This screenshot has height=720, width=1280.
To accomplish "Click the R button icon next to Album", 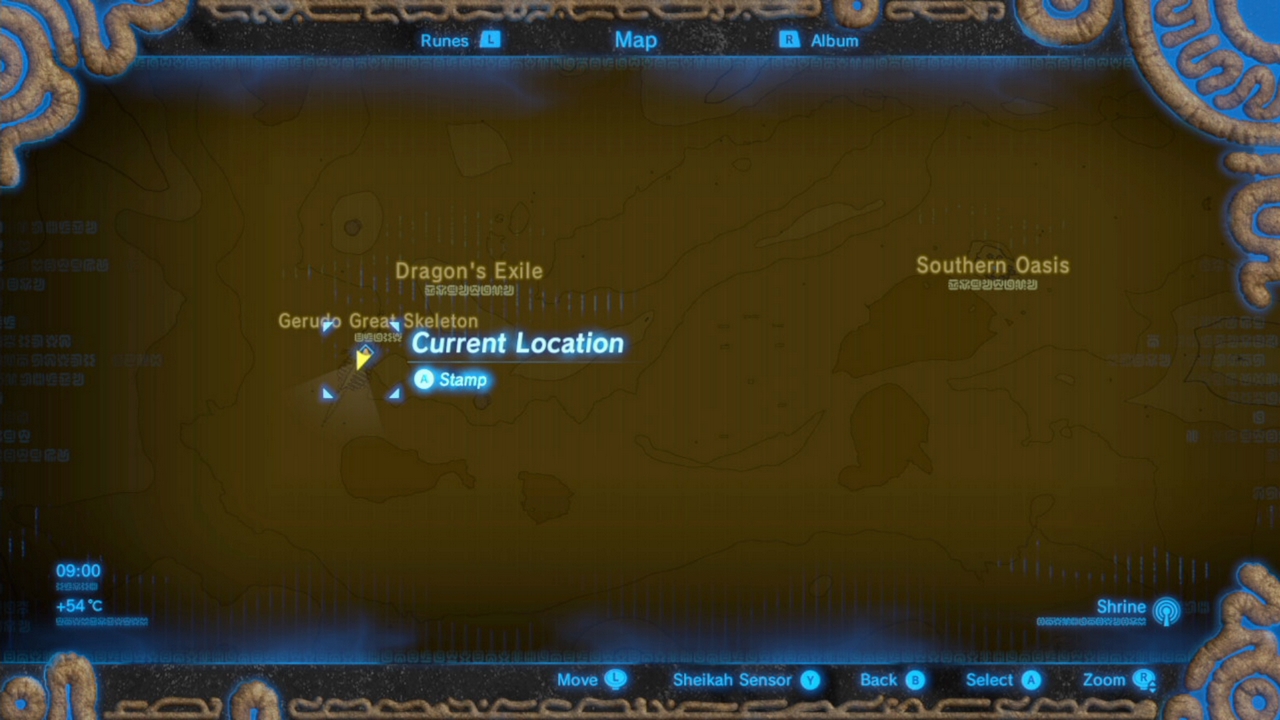I will click(x=789, y=40).
